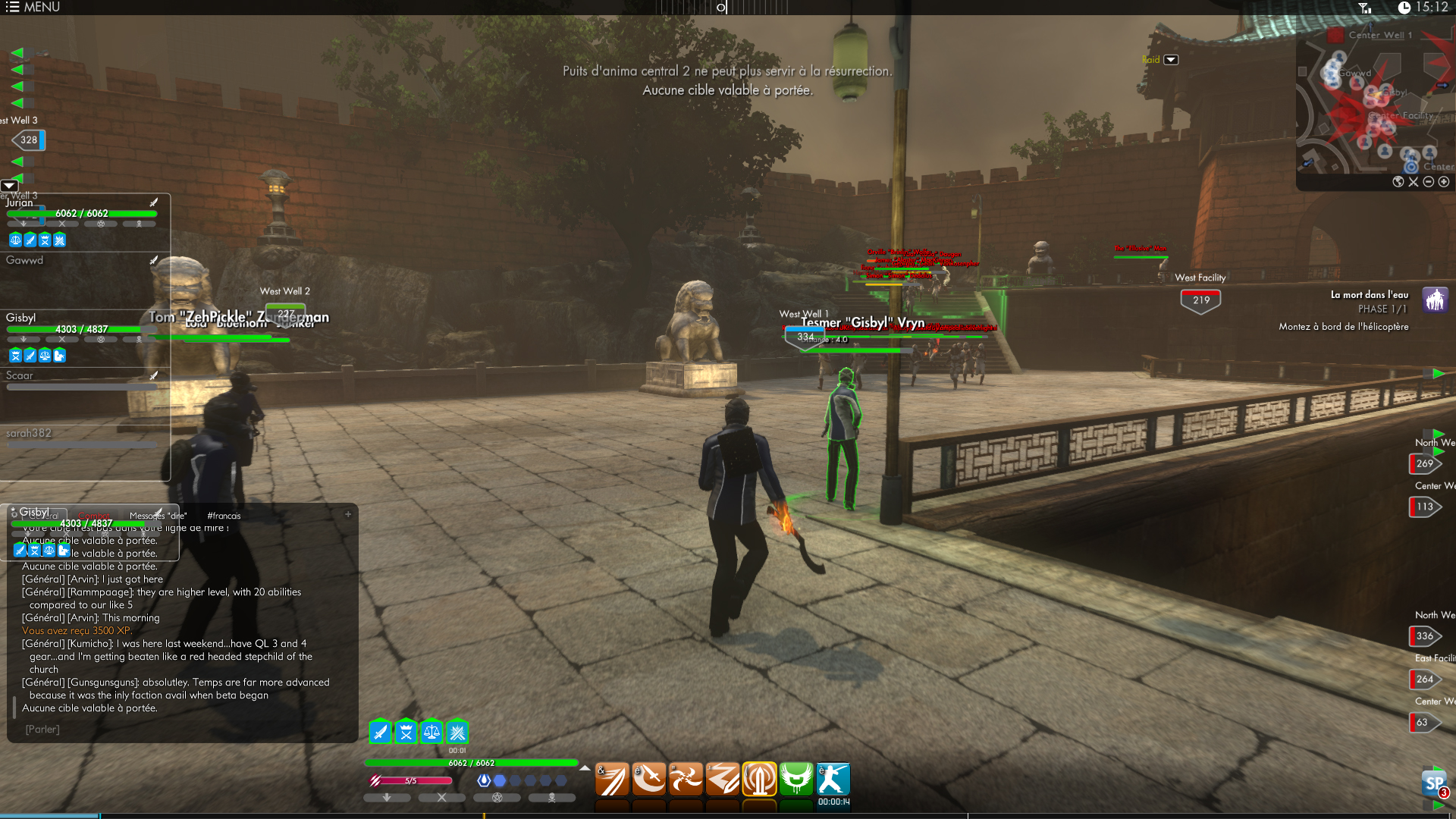Activate the crescent slash sword ability
The image size is (1456, 819).
pyautogui.click(x=649, y=780)
